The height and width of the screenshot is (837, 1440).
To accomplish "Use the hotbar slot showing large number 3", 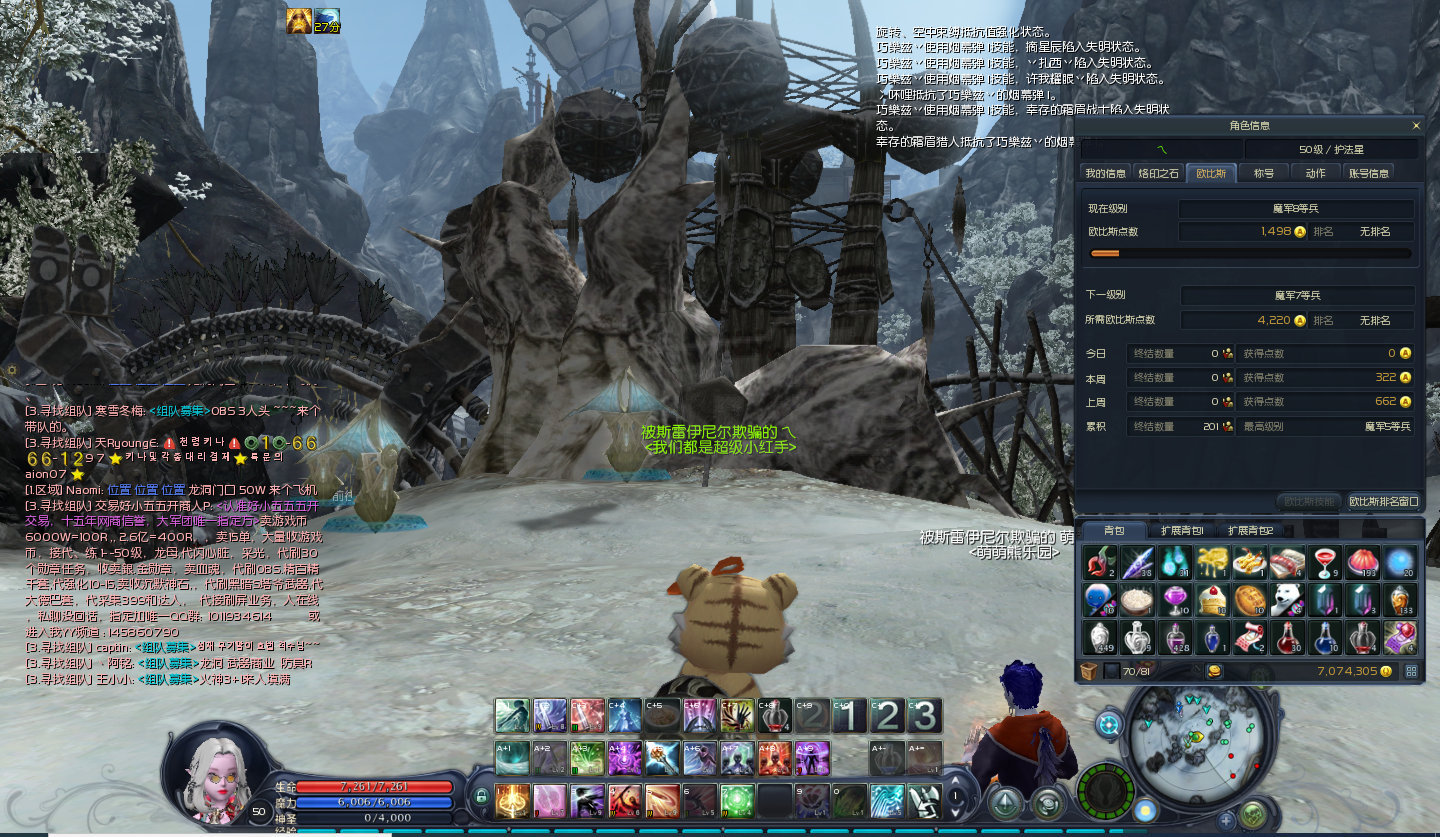I will [x=925, y=716].
